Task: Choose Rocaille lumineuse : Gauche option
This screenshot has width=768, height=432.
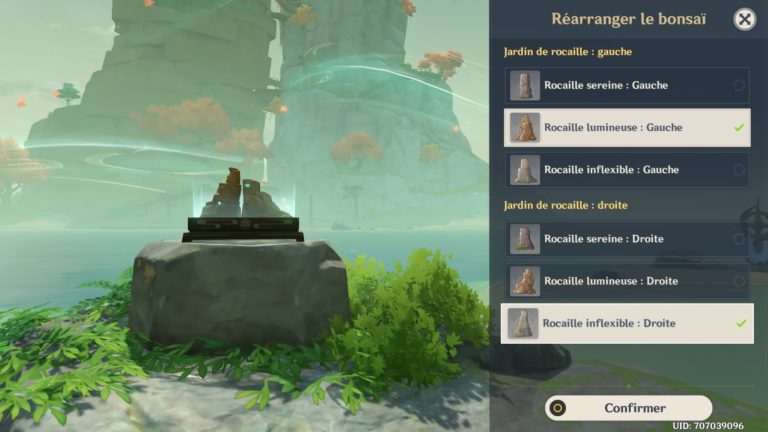Action: (627, 128)
